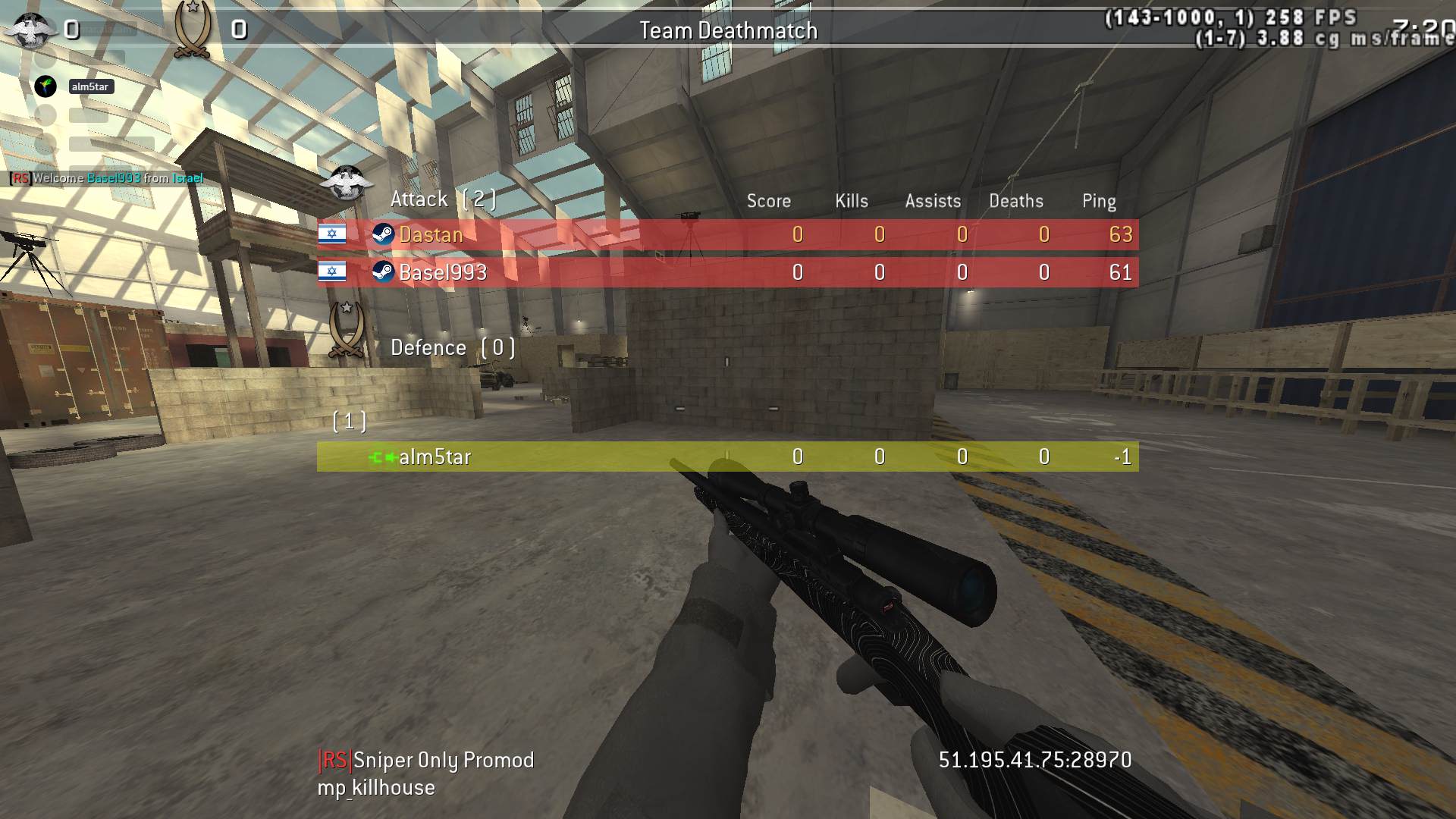Click the Ping column header
The width and height of the screenshot is (1456, 819).
tap(1099, 201)
